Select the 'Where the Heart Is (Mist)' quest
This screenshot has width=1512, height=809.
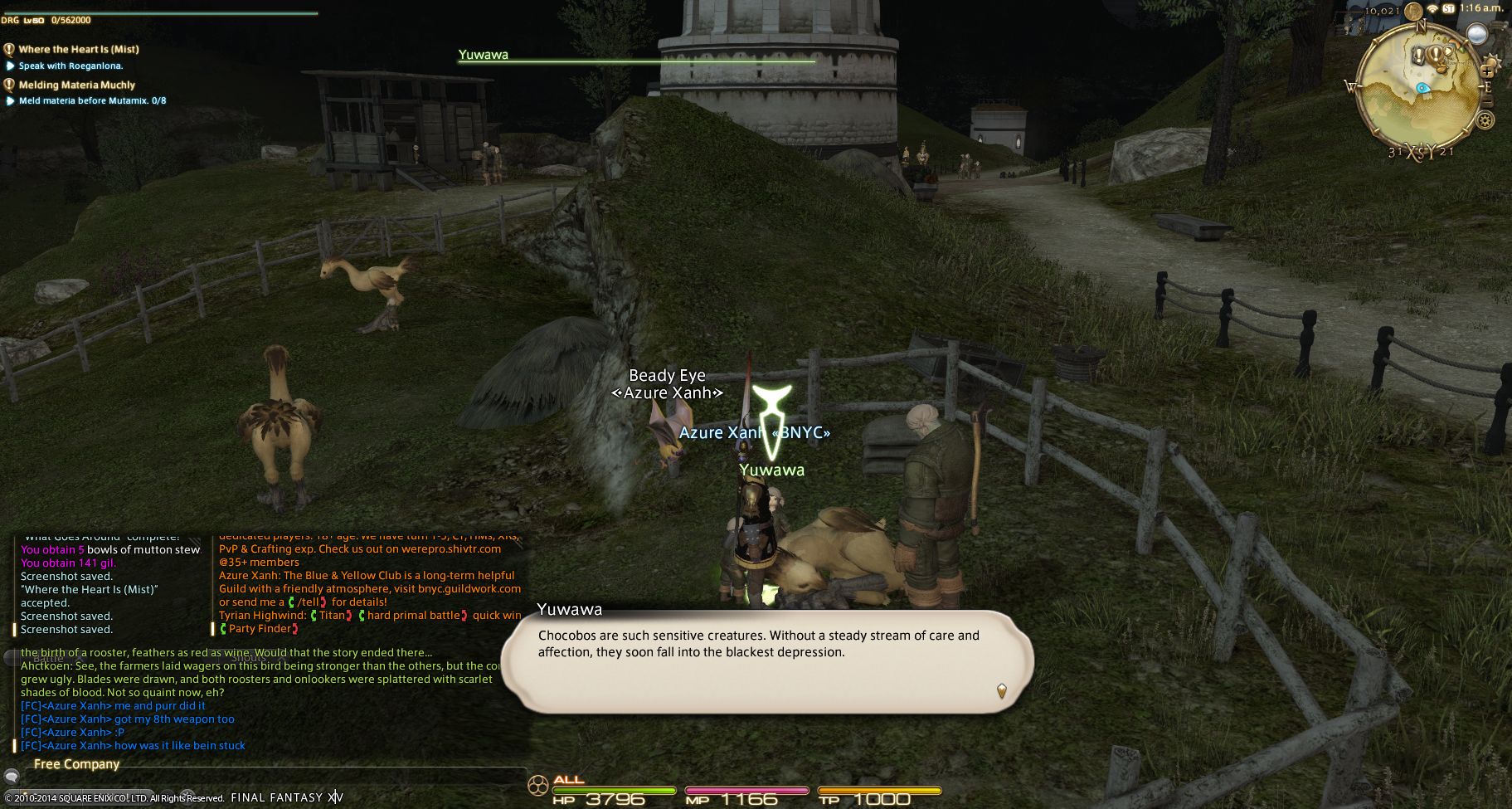point(79,49)
